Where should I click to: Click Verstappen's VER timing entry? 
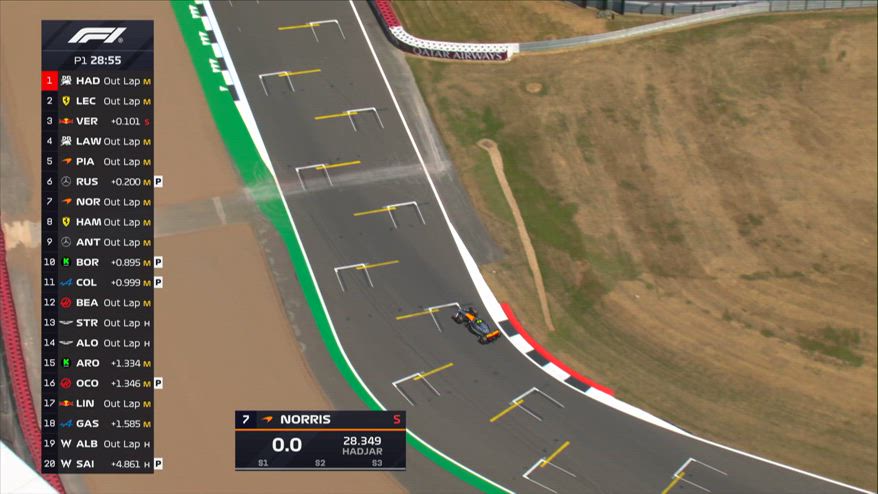pyautogui.click(x=97, y=121)
